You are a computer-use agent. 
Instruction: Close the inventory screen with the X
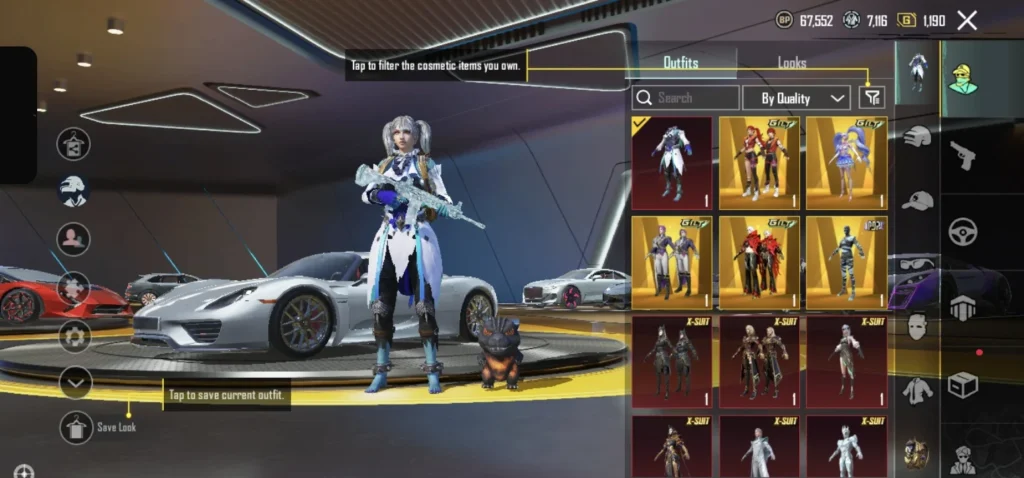[x=967, y=20]
